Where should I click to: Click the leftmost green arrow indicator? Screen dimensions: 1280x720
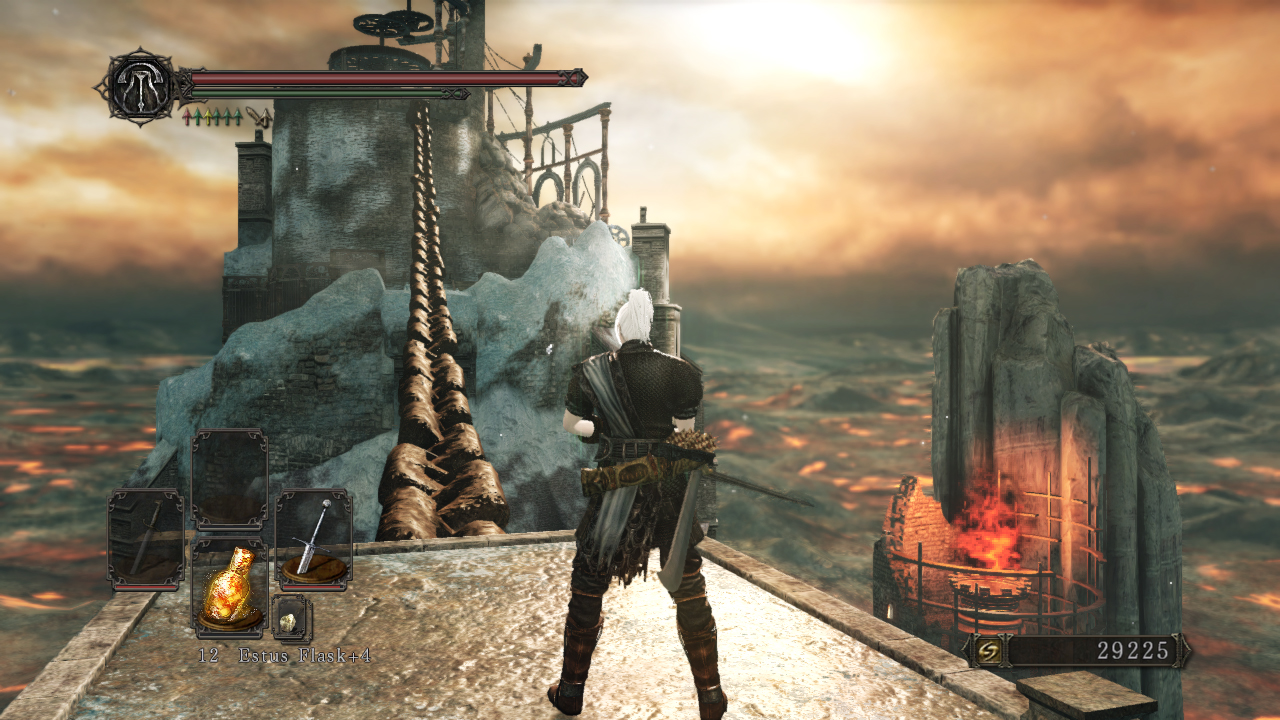pos(198,115)
